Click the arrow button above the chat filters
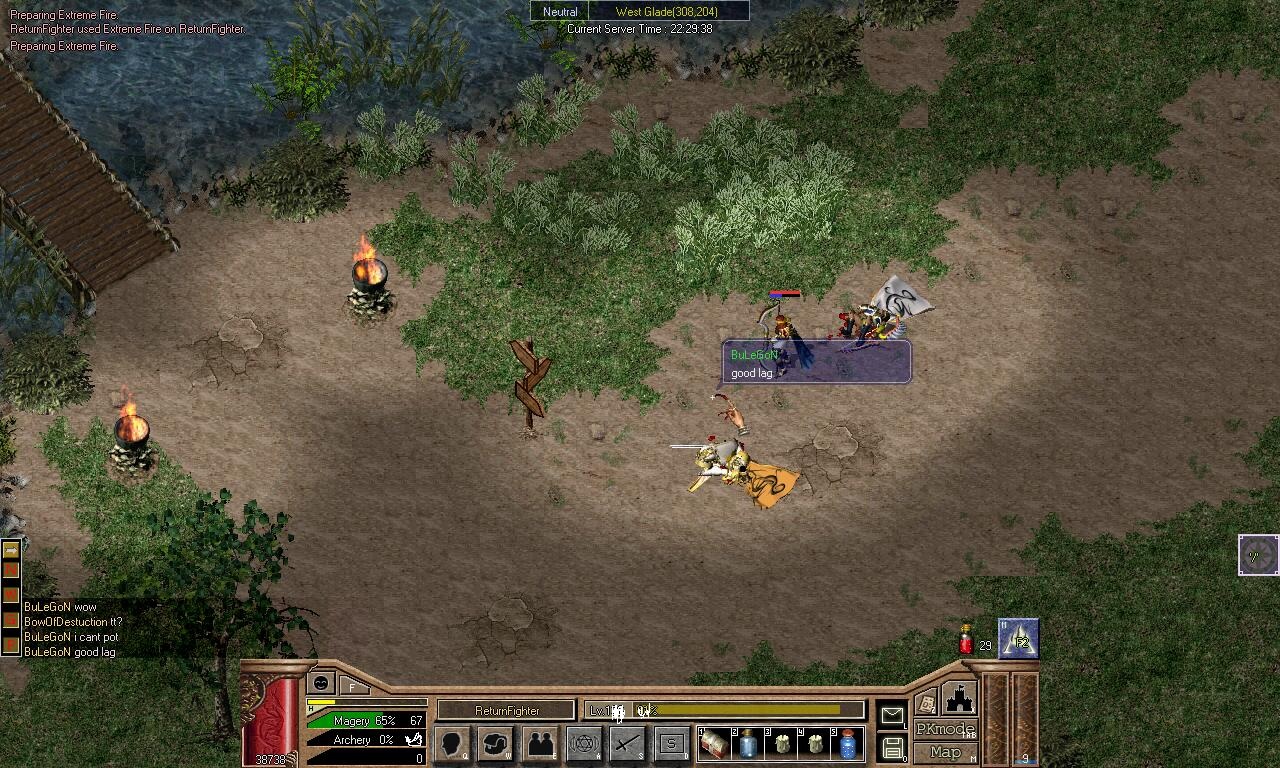 (x=11, y=550)
